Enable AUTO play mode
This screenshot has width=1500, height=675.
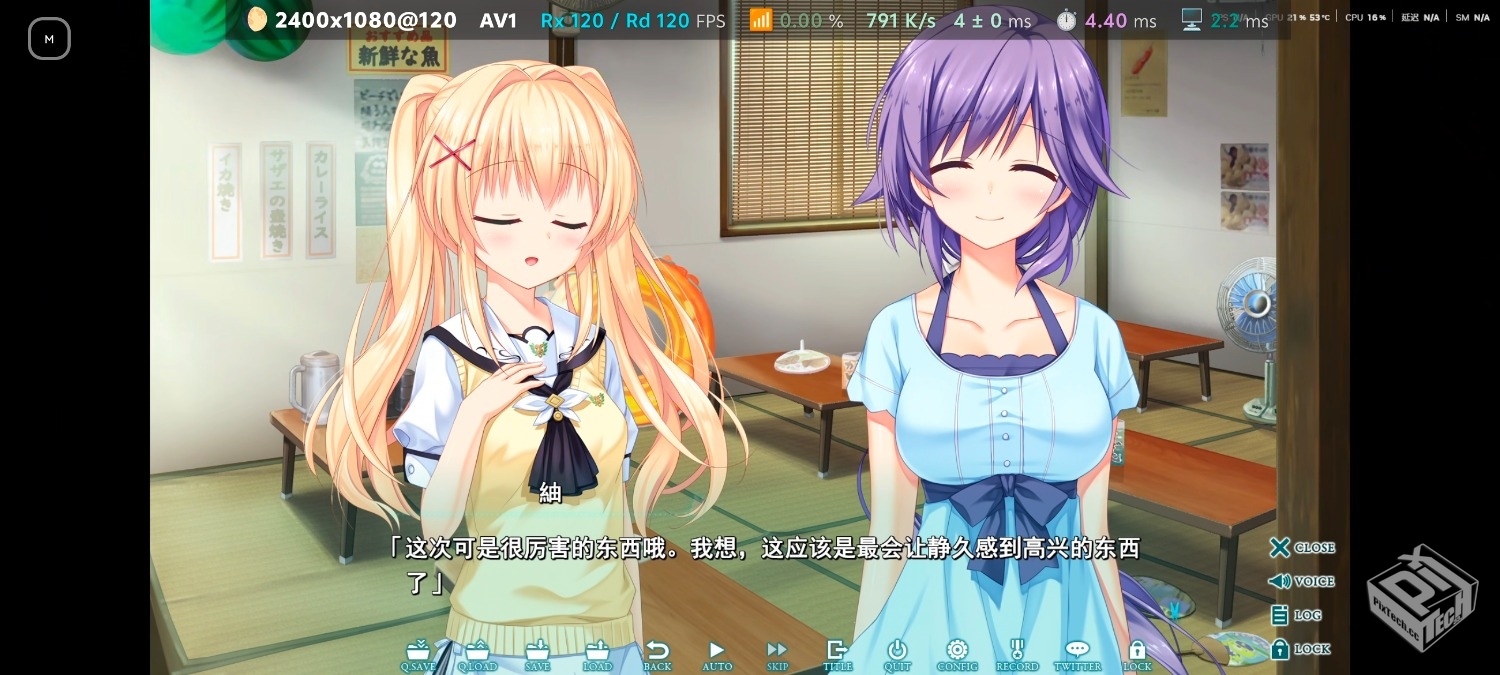tap(717, 654)
